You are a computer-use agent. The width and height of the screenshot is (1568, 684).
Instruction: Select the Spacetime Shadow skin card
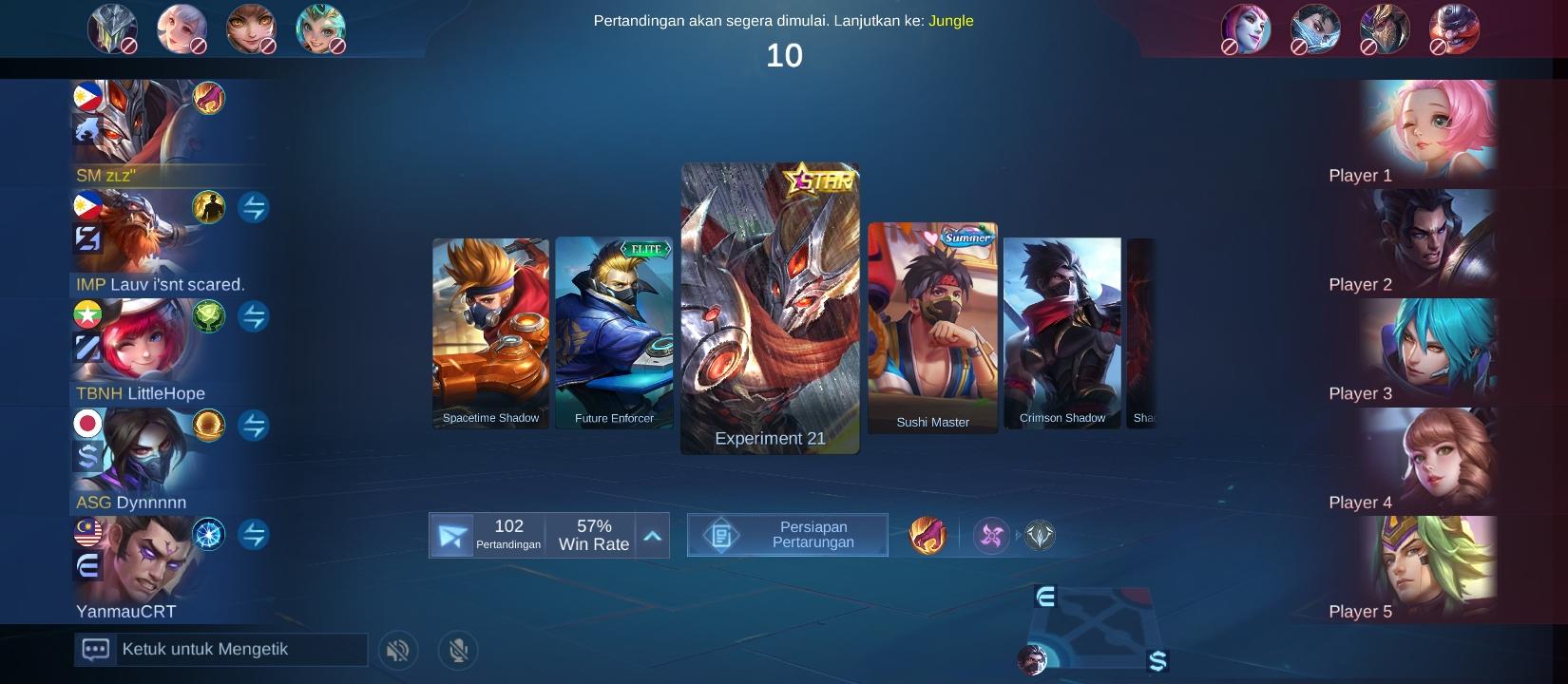490,332
